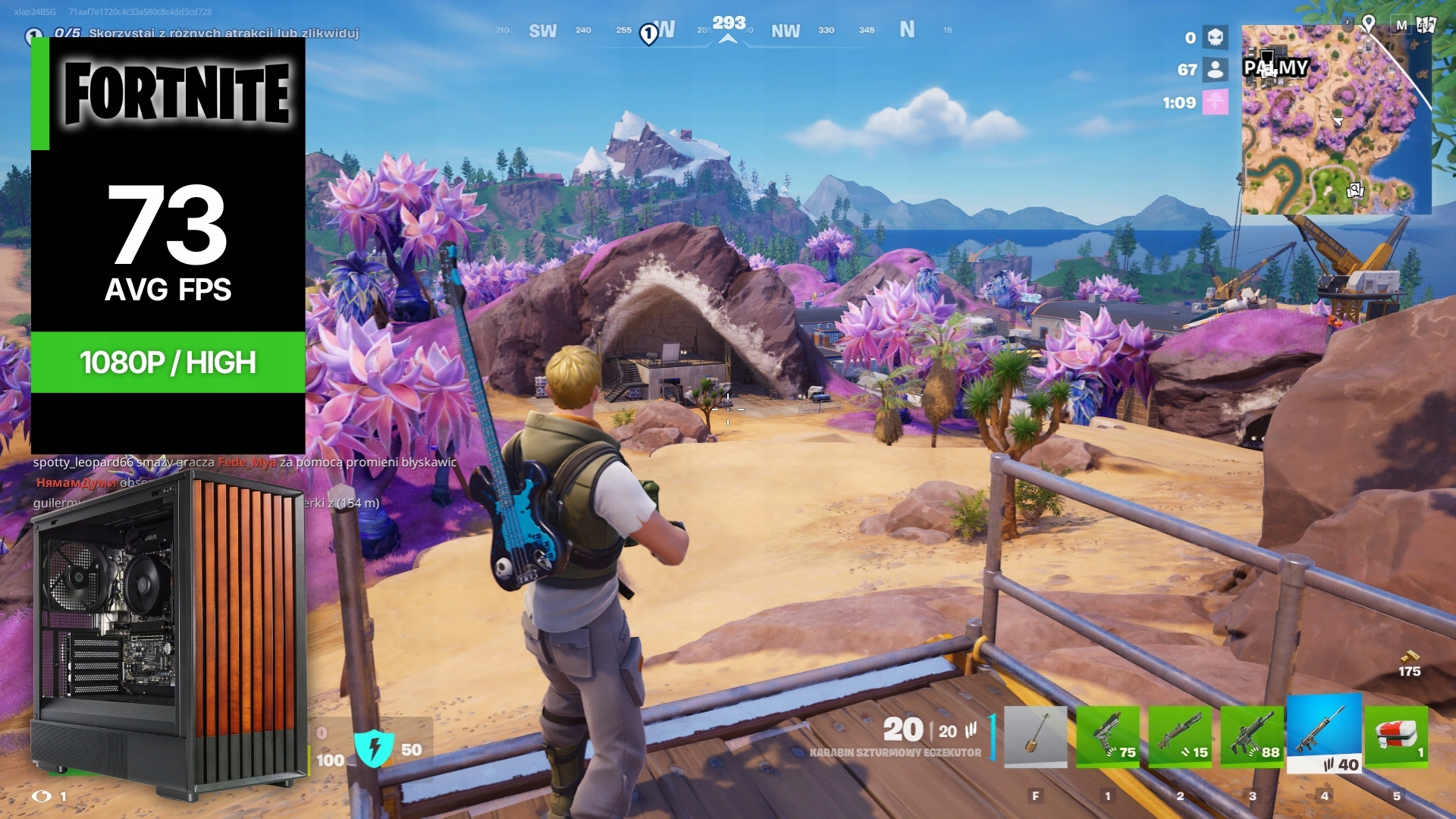
Task: Click the skull eliminations icon
Action: tap(1216, 37)
